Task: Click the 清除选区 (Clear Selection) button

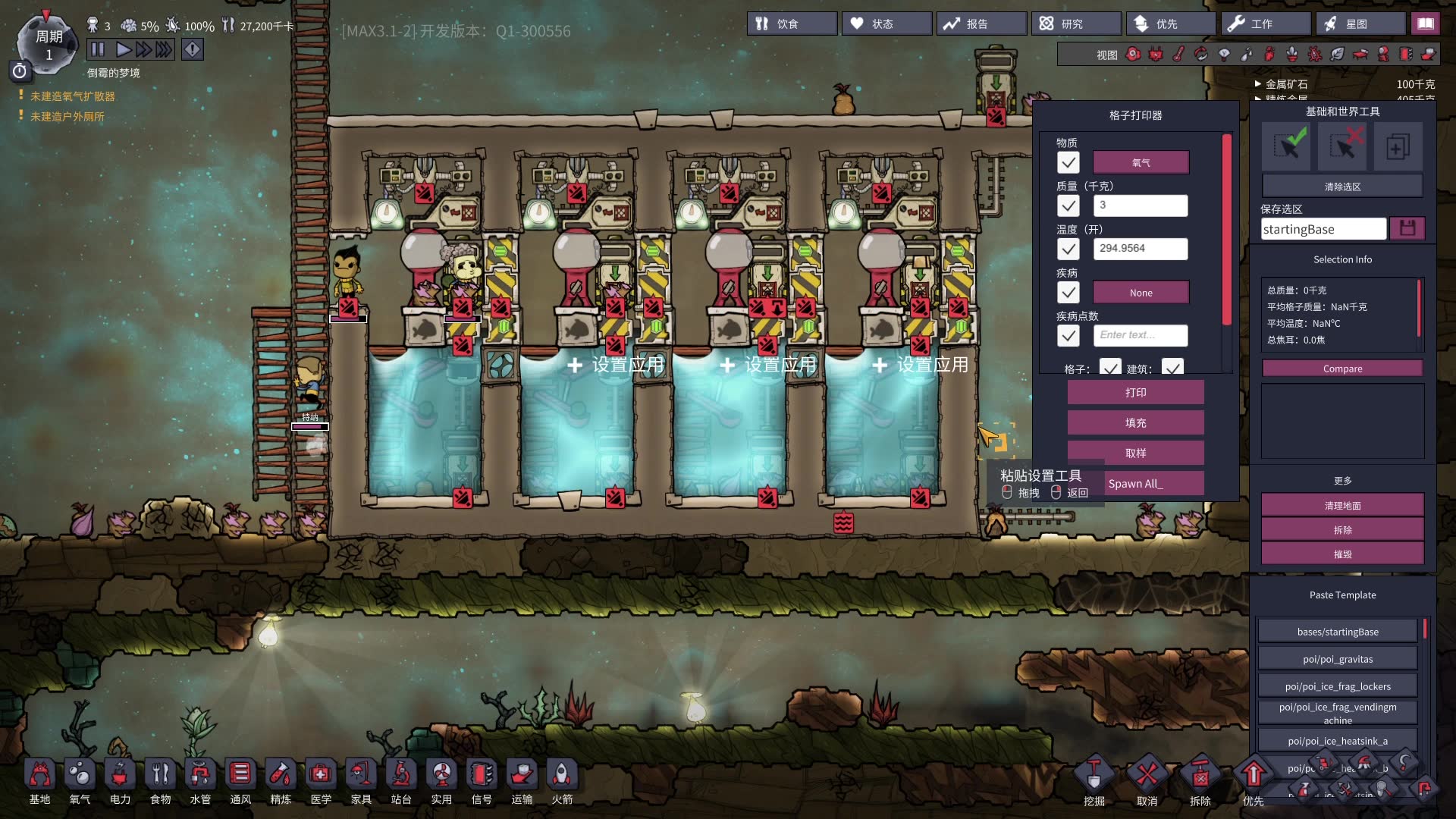Action: [x=1342, y=187]
